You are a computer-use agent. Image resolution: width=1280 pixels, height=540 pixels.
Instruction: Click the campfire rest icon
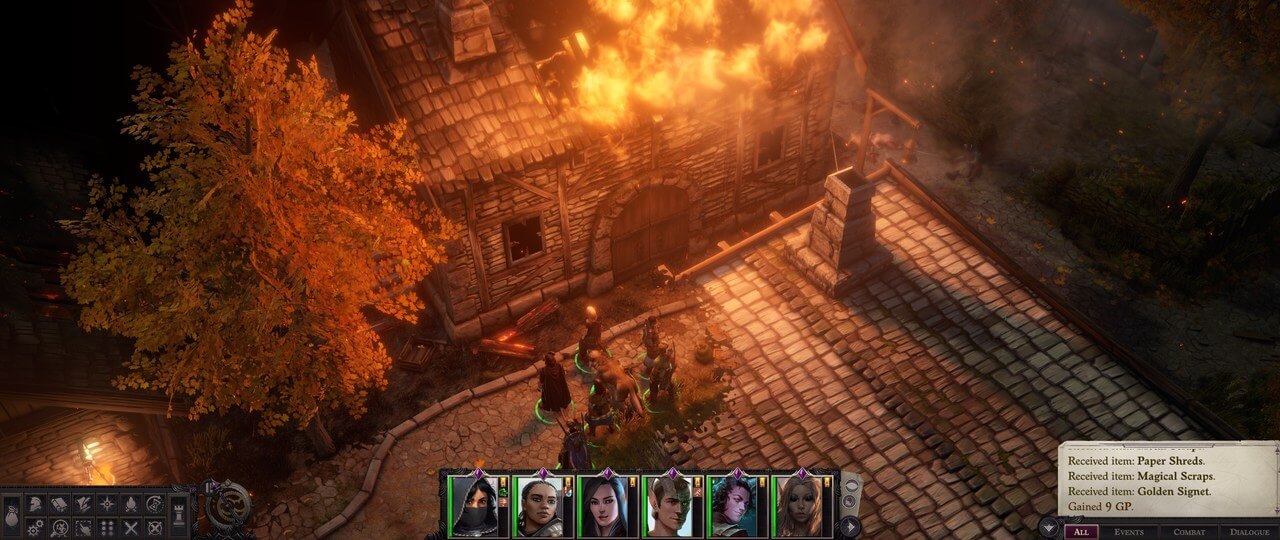pyautogui.click(x=131, y=504)
